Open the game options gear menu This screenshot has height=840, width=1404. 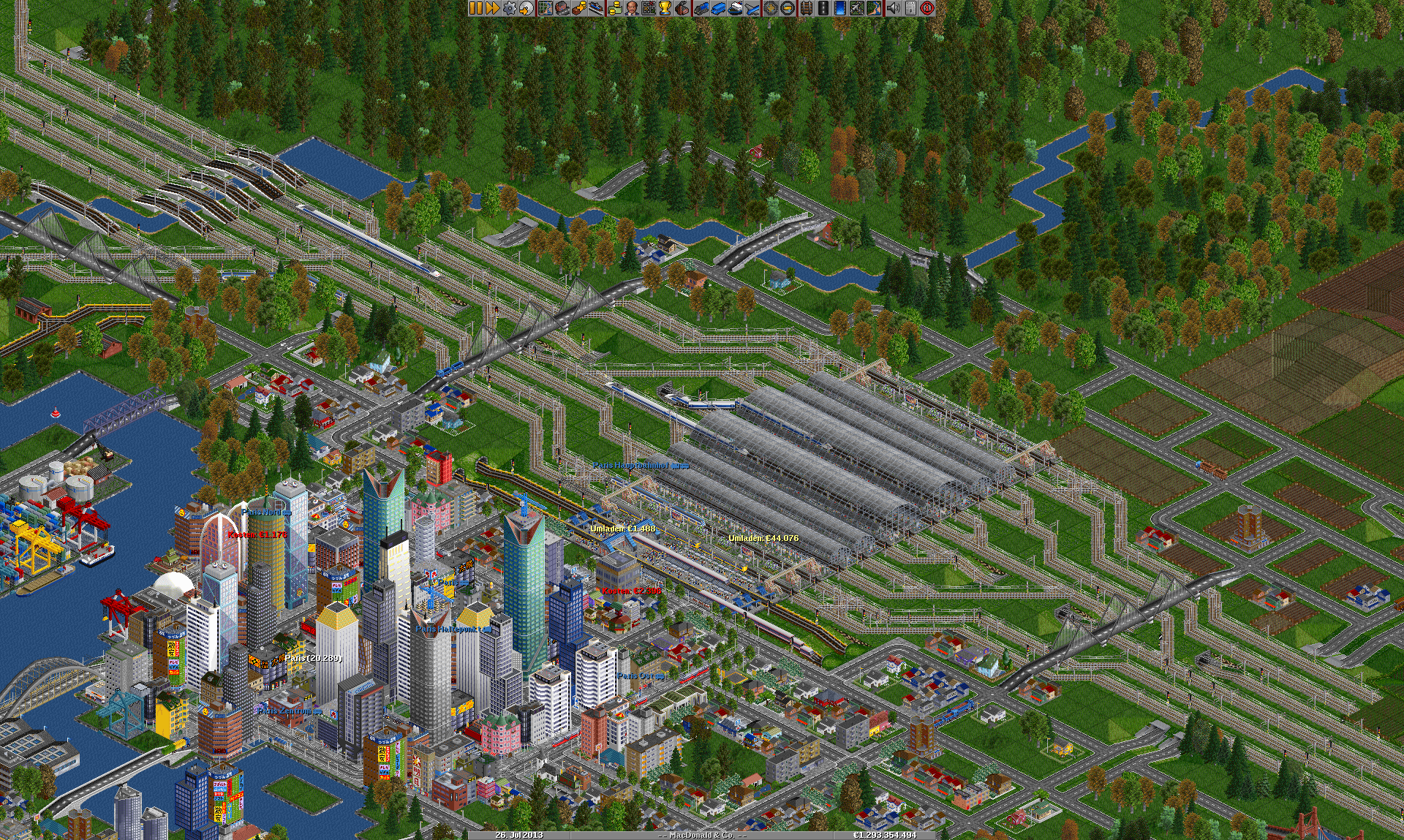509,8
